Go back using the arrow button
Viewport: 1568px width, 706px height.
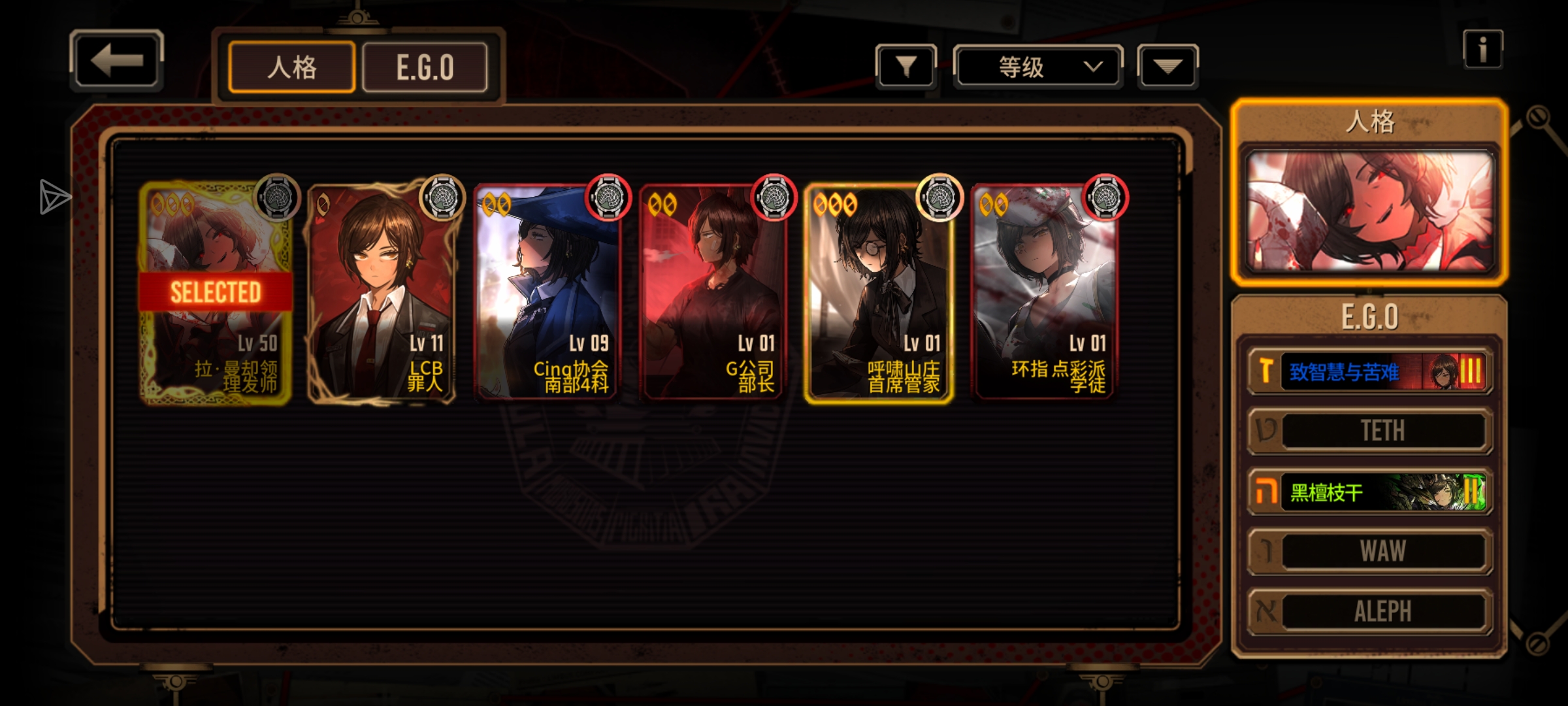[116, 61]
